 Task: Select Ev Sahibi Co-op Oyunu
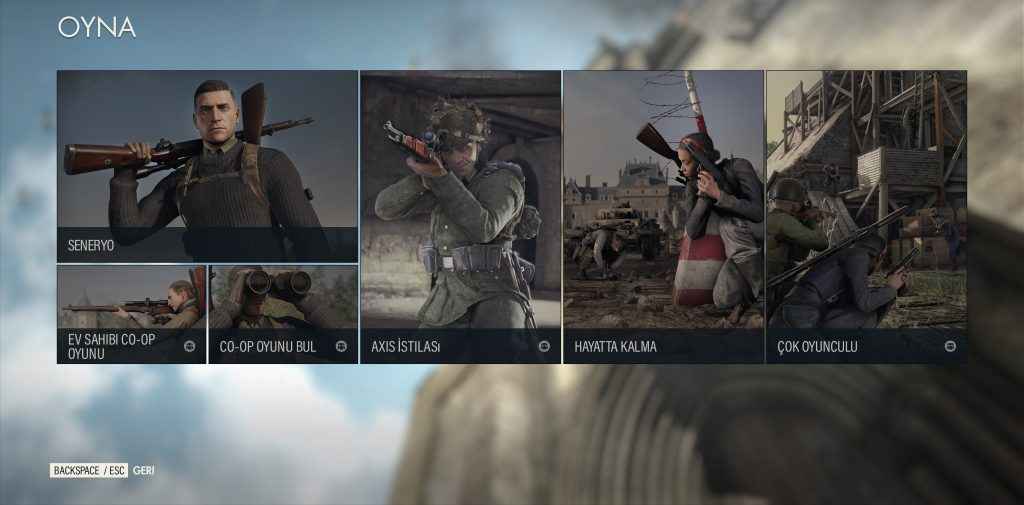pos(131,314)
